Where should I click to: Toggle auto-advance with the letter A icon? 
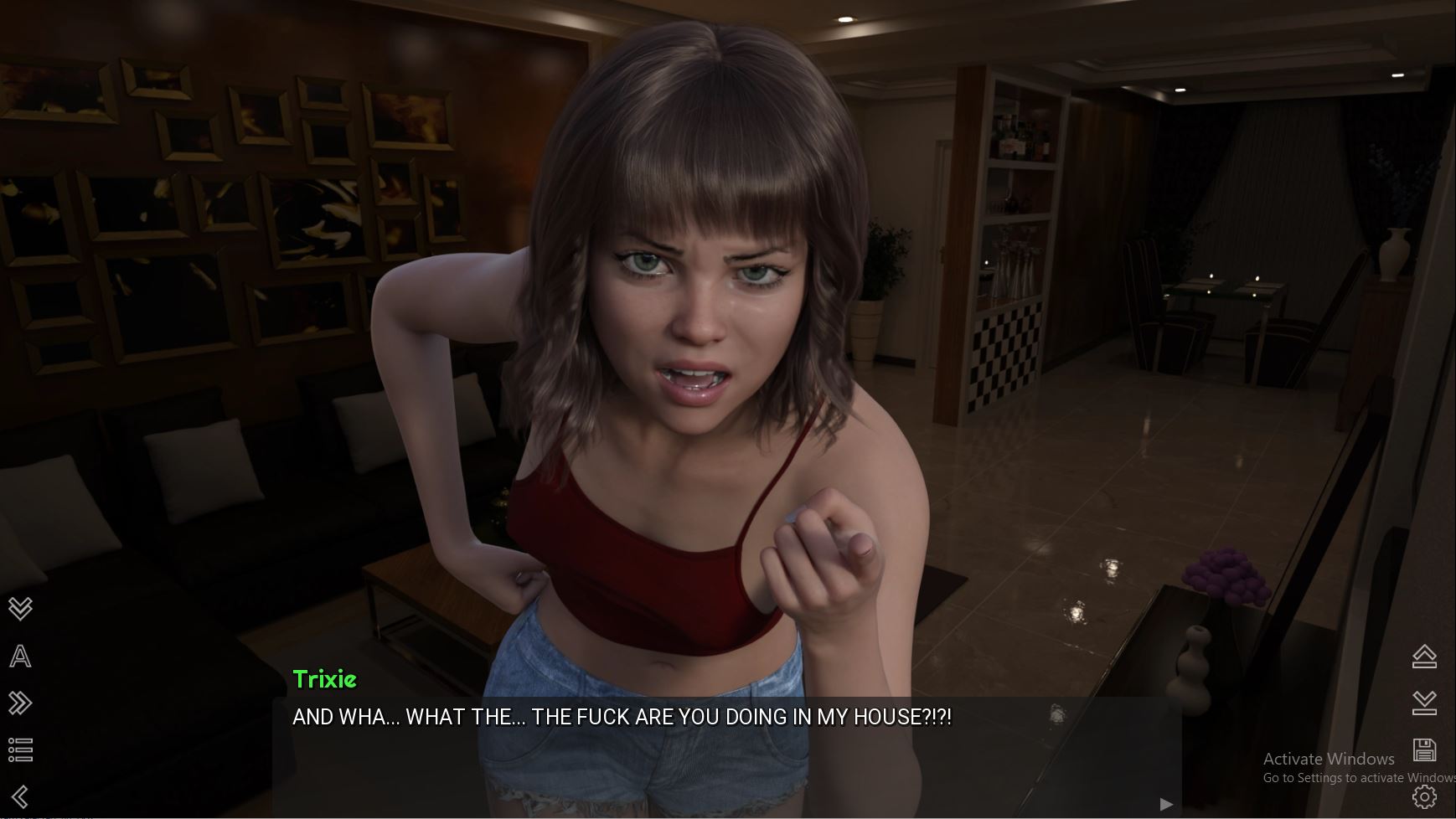(20, 656)
